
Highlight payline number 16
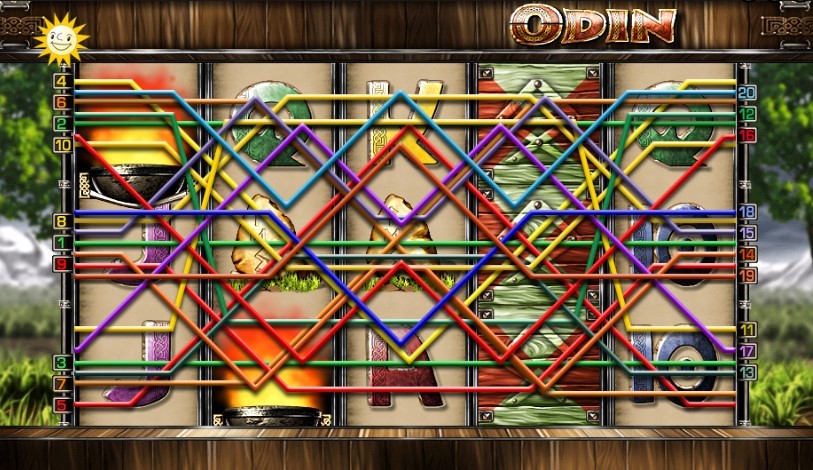coord(747,135)
